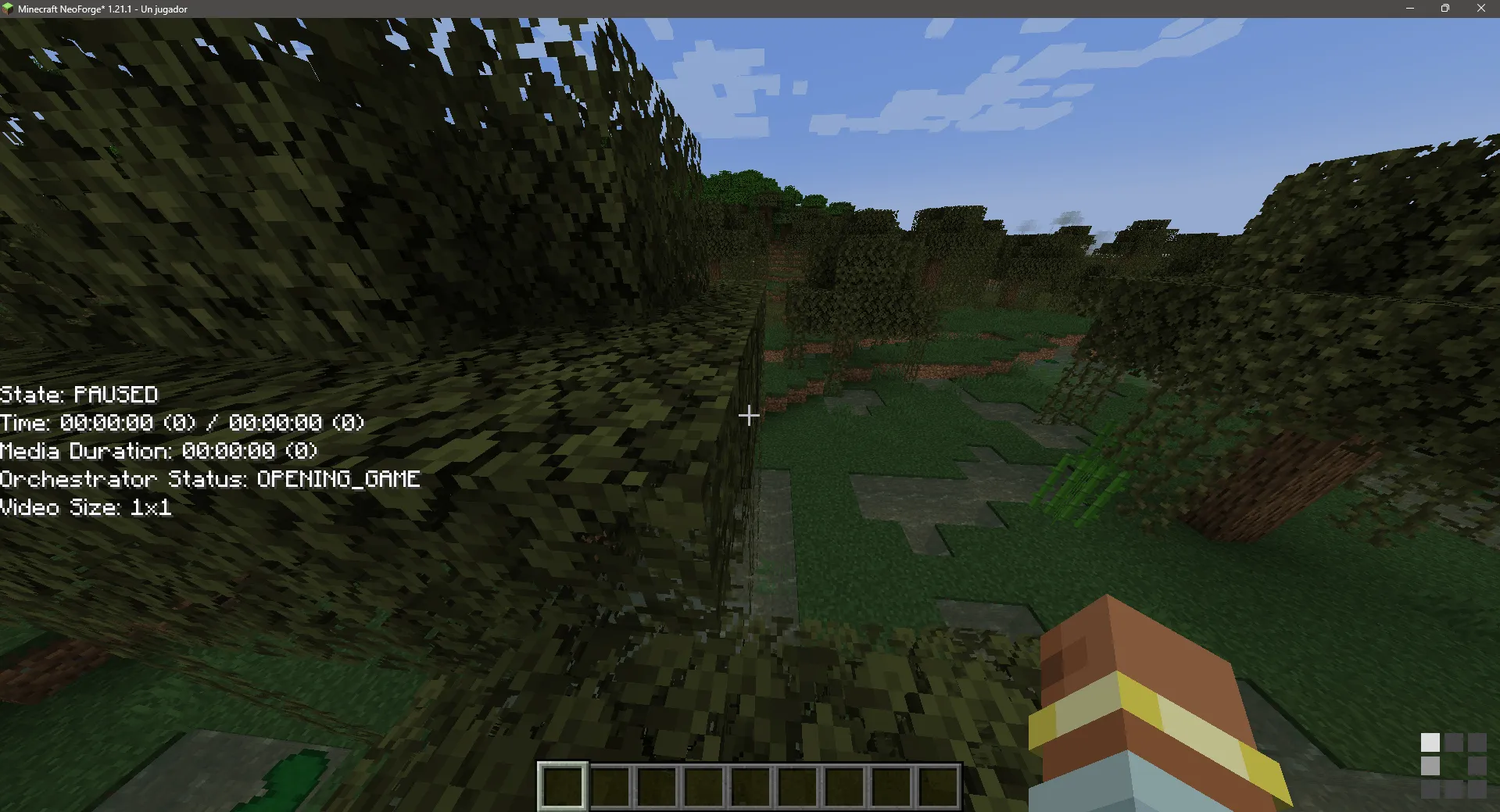Toggle the top-right dark square in the grid
This screenshot has width=1500, height=812.
point(1477,741)
